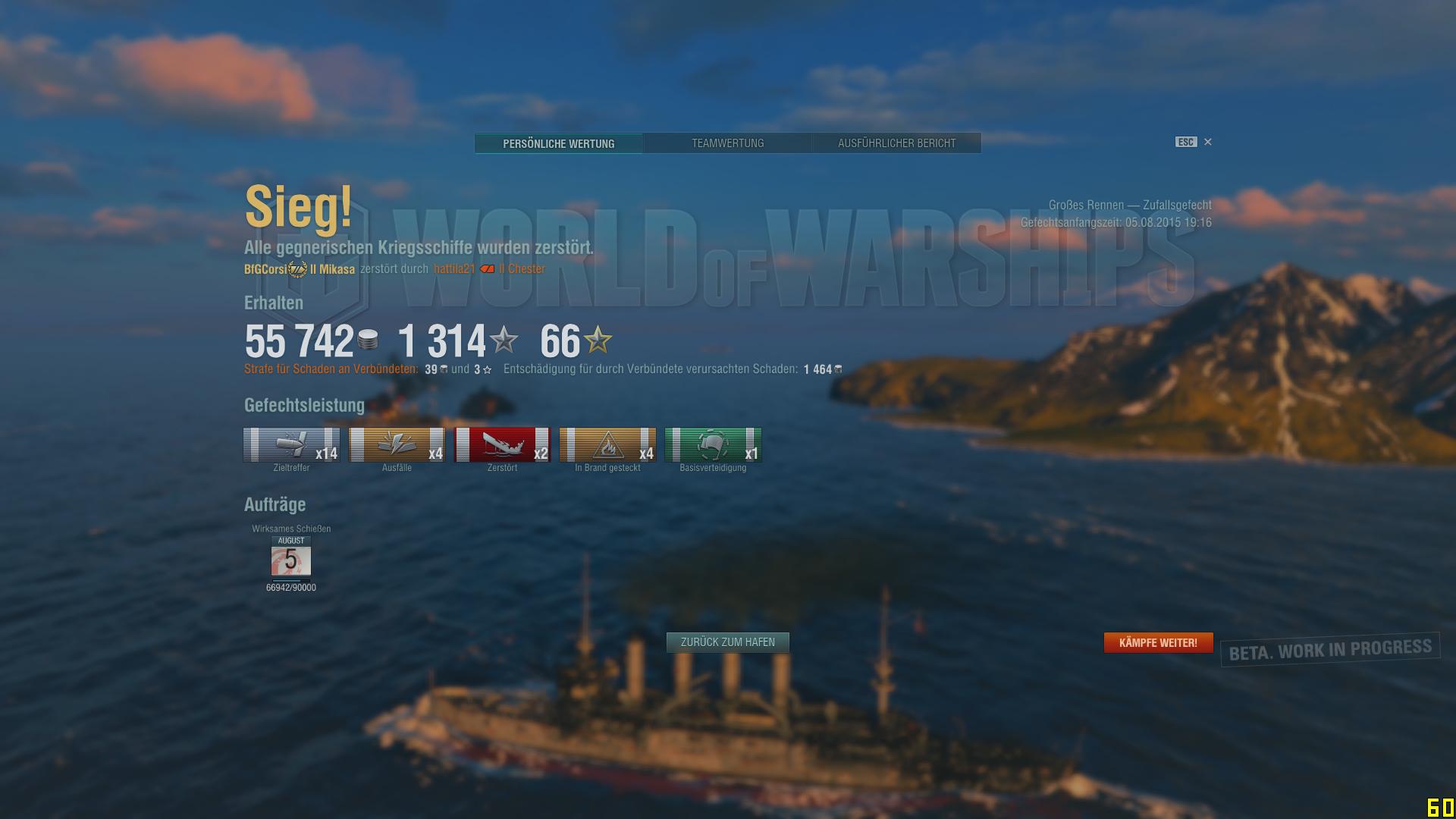This screenshot has height=819, width=1456.
Task: Select the red Zerstört ribbon
Action: click(502, 444)
